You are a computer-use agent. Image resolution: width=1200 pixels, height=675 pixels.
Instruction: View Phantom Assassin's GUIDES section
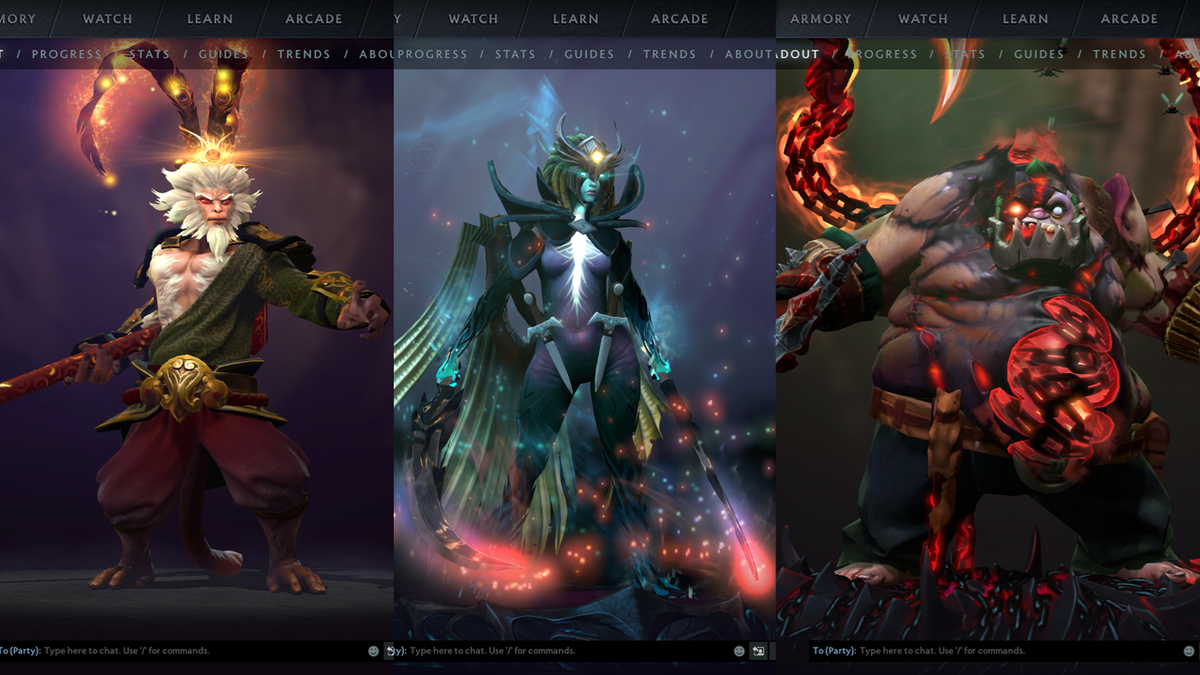[589, 54]
